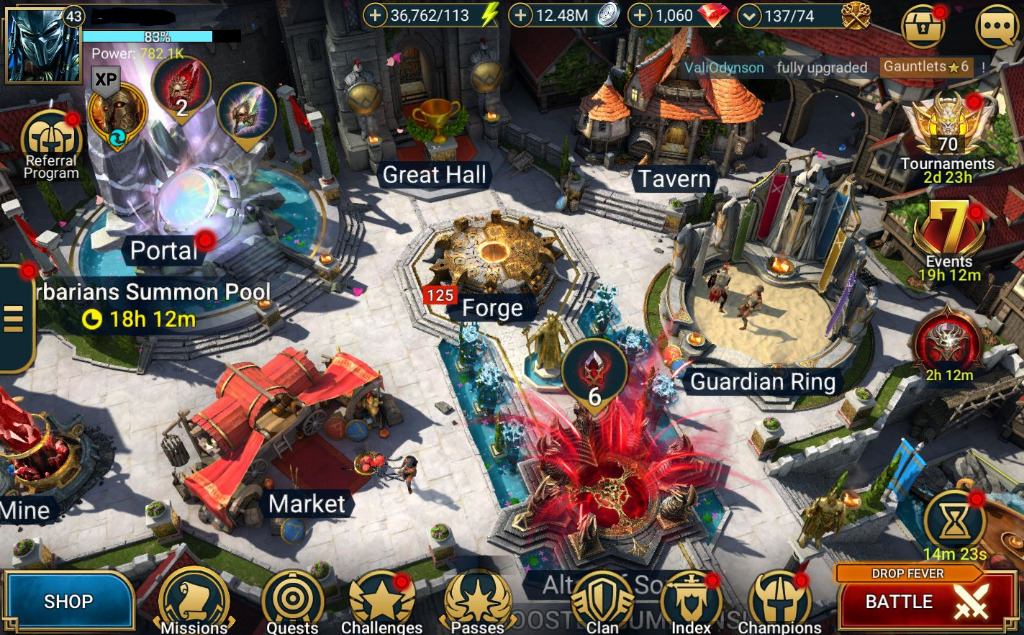
Task: Open the treasure chest inbox icon
Action: click(x=922, y=26)
